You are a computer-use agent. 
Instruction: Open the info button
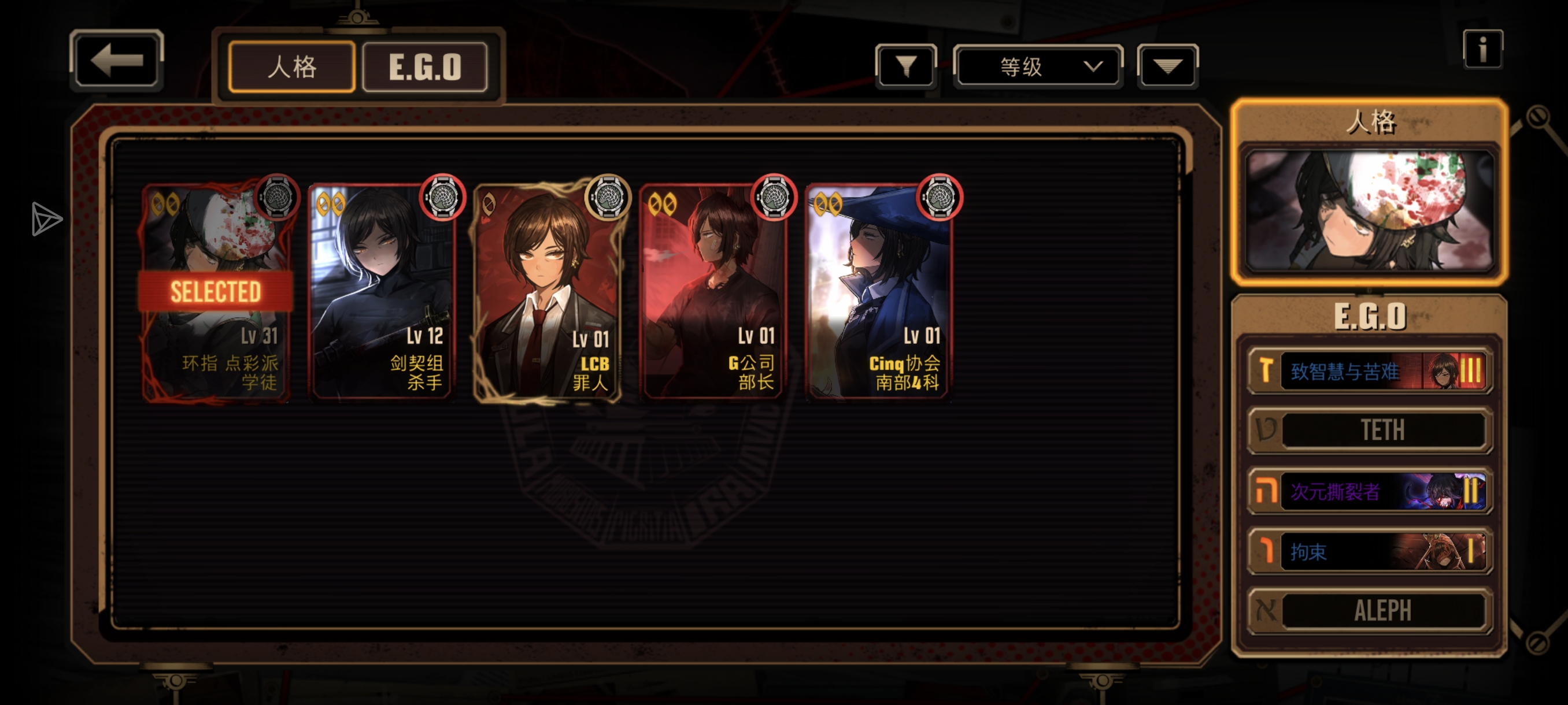tap(1482, 49)
